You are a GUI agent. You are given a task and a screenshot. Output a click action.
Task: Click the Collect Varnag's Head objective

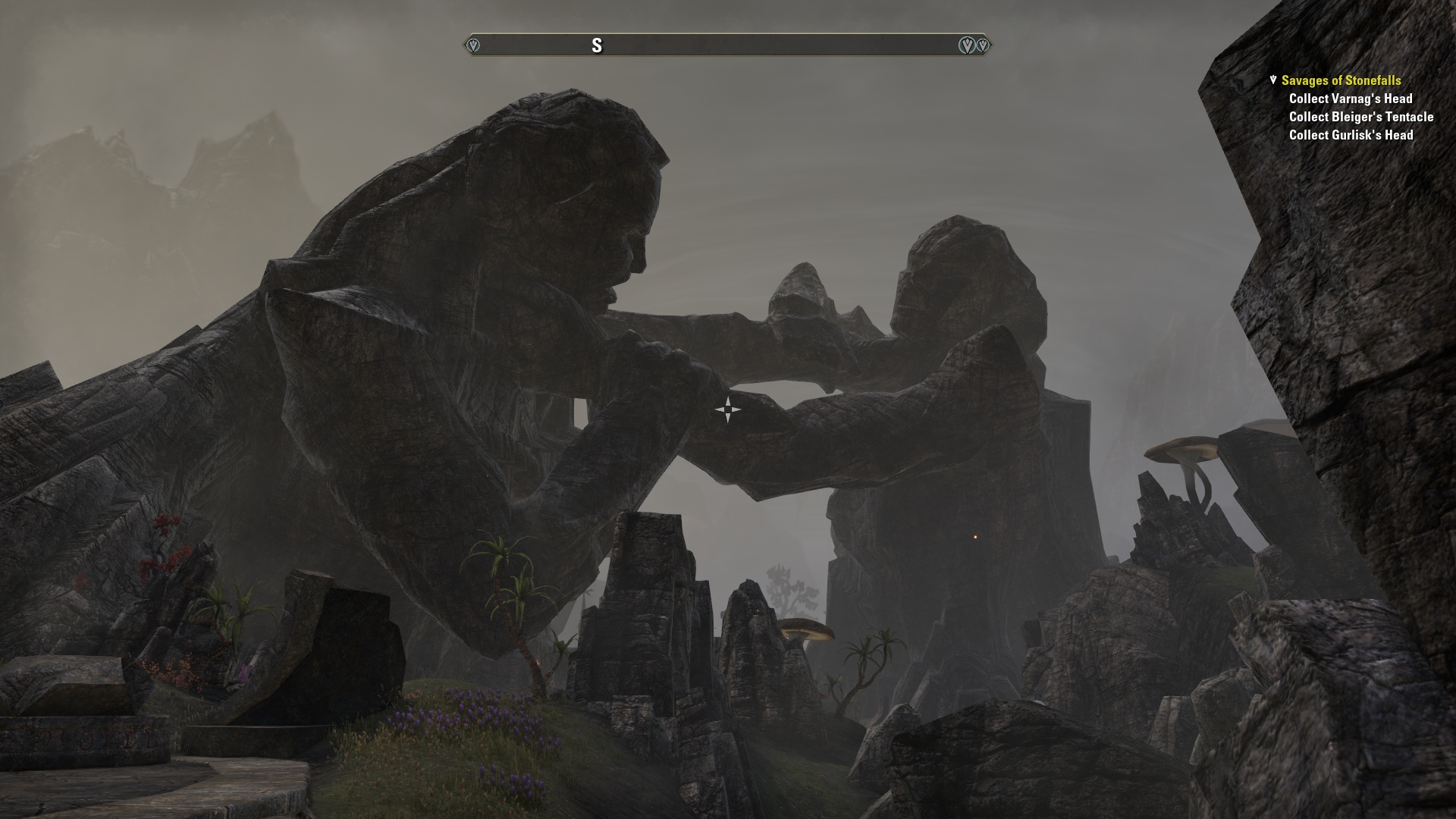(x=1350, y=99)
